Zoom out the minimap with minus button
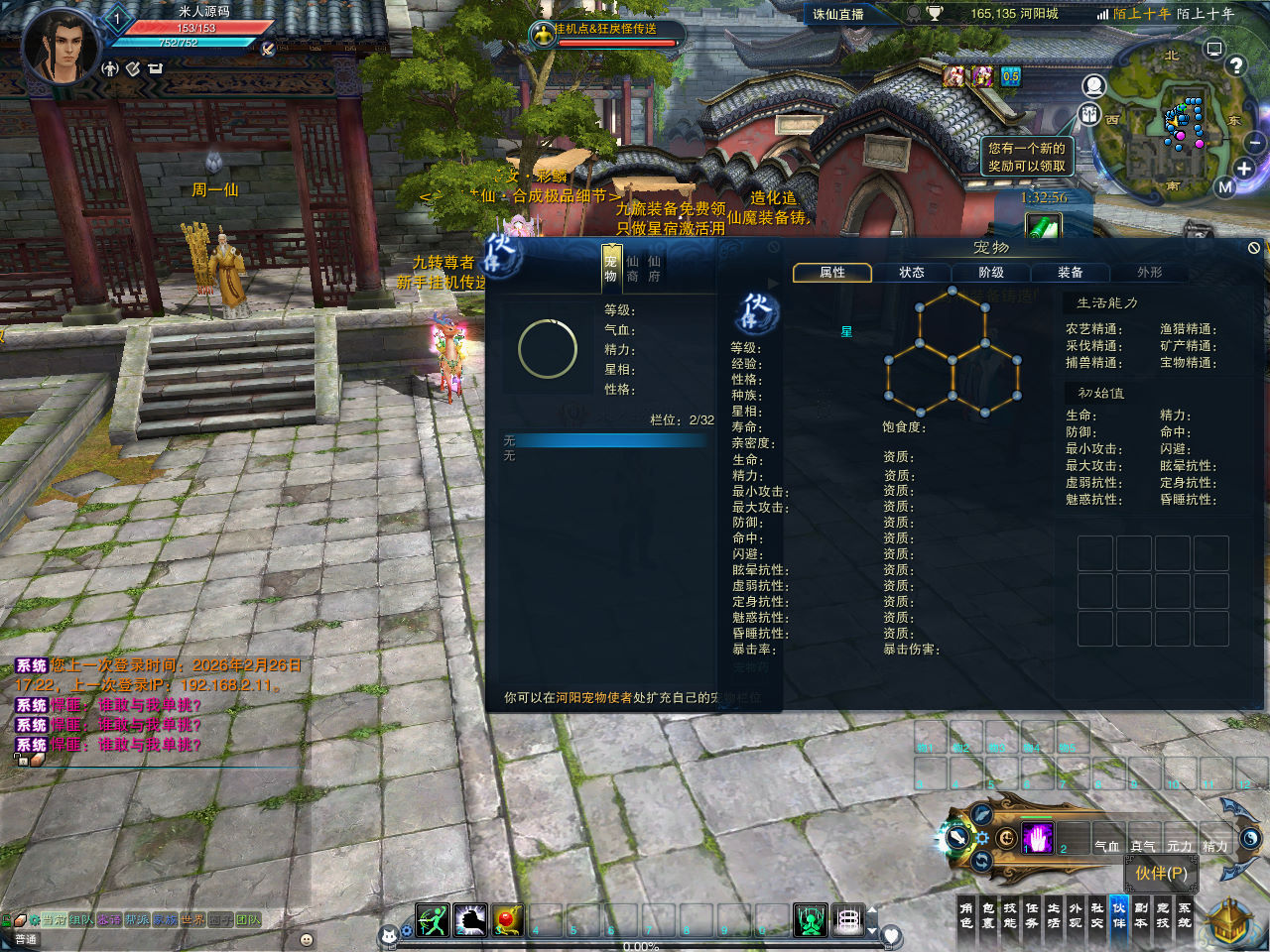Viewport: 1270px width, 952px height. coord(1254,144)
